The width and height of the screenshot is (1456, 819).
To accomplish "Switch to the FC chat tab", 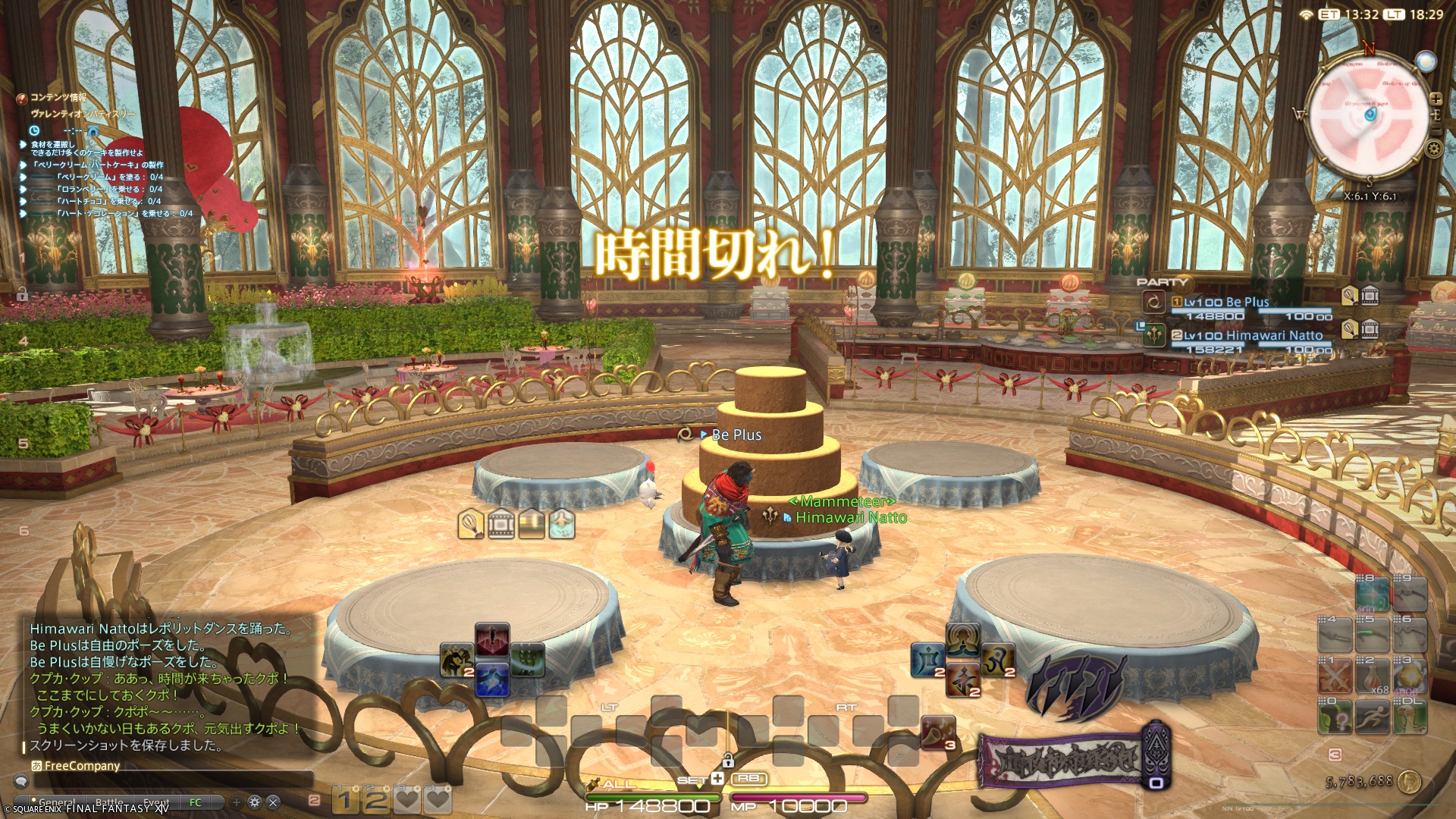I will [195, 802].
